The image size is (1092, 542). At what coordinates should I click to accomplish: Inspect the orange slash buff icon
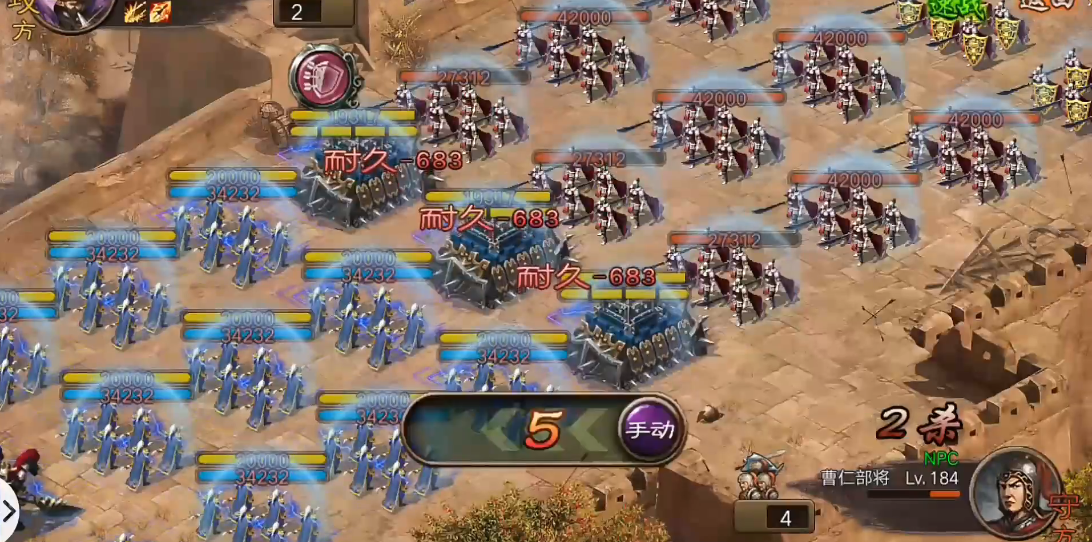click(x=159, y=12)
